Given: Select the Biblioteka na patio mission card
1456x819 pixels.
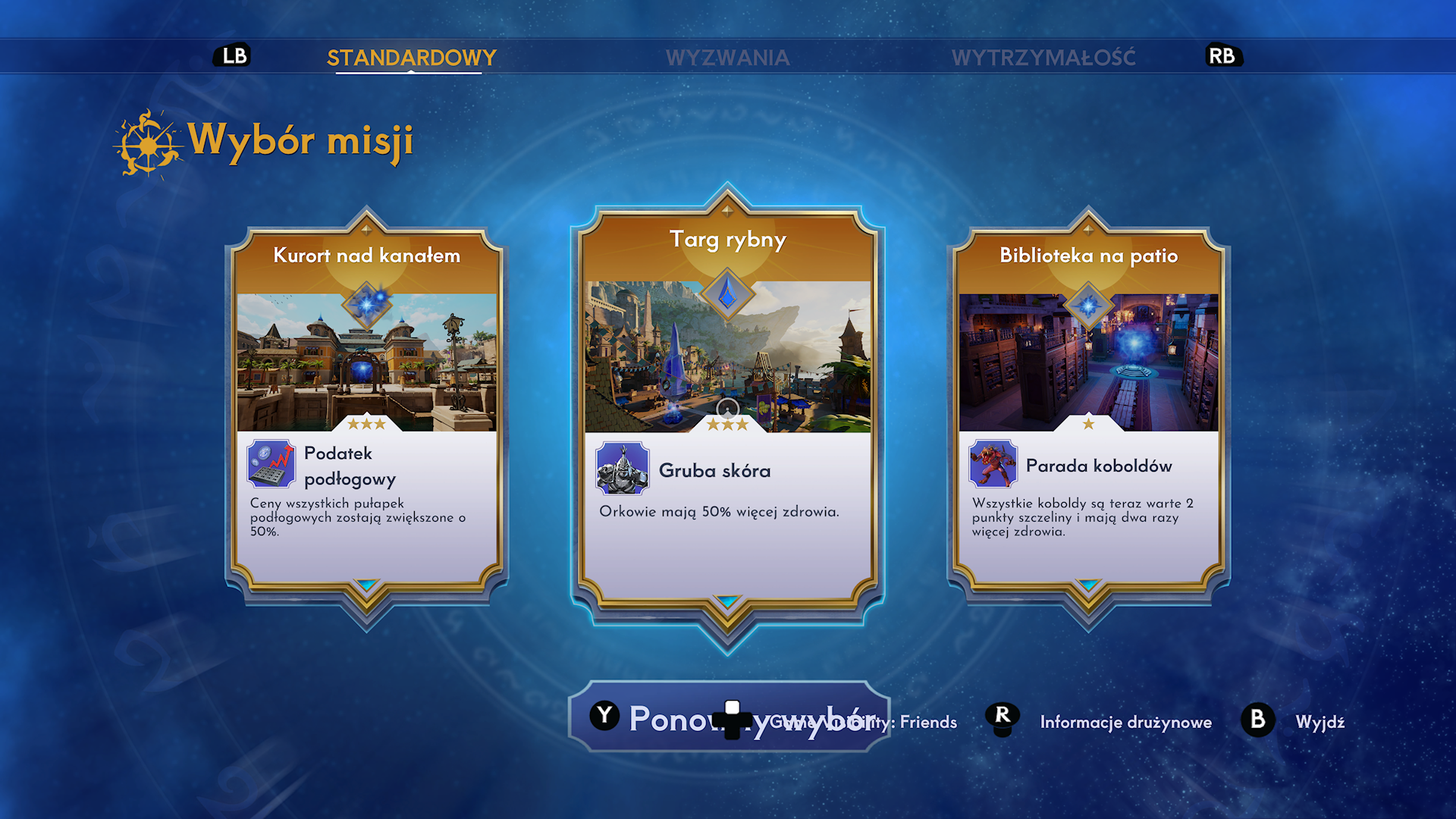Looking at the screenshot, I should [x=1088, y=409].
